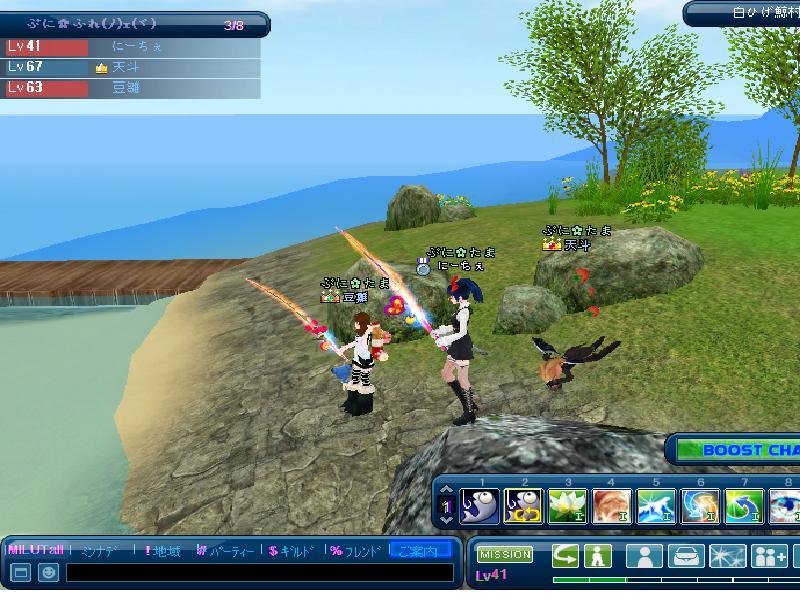
Task: Activate the blue arrow on green skill
Action: (x=744, y=506)
